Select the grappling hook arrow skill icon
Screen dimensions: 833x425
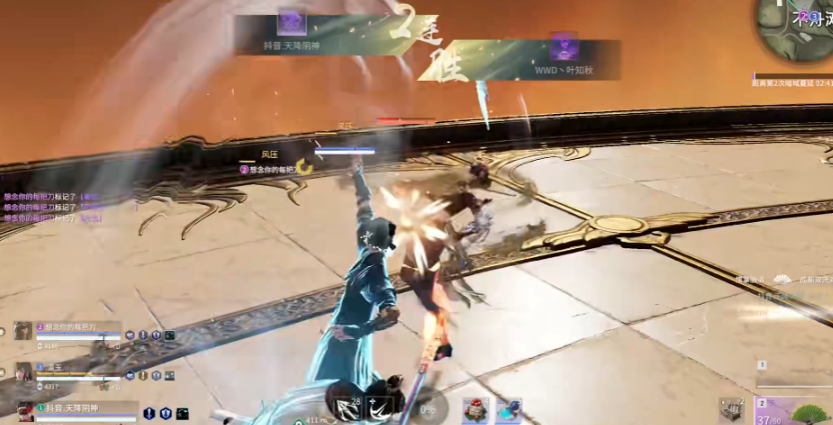349,407
